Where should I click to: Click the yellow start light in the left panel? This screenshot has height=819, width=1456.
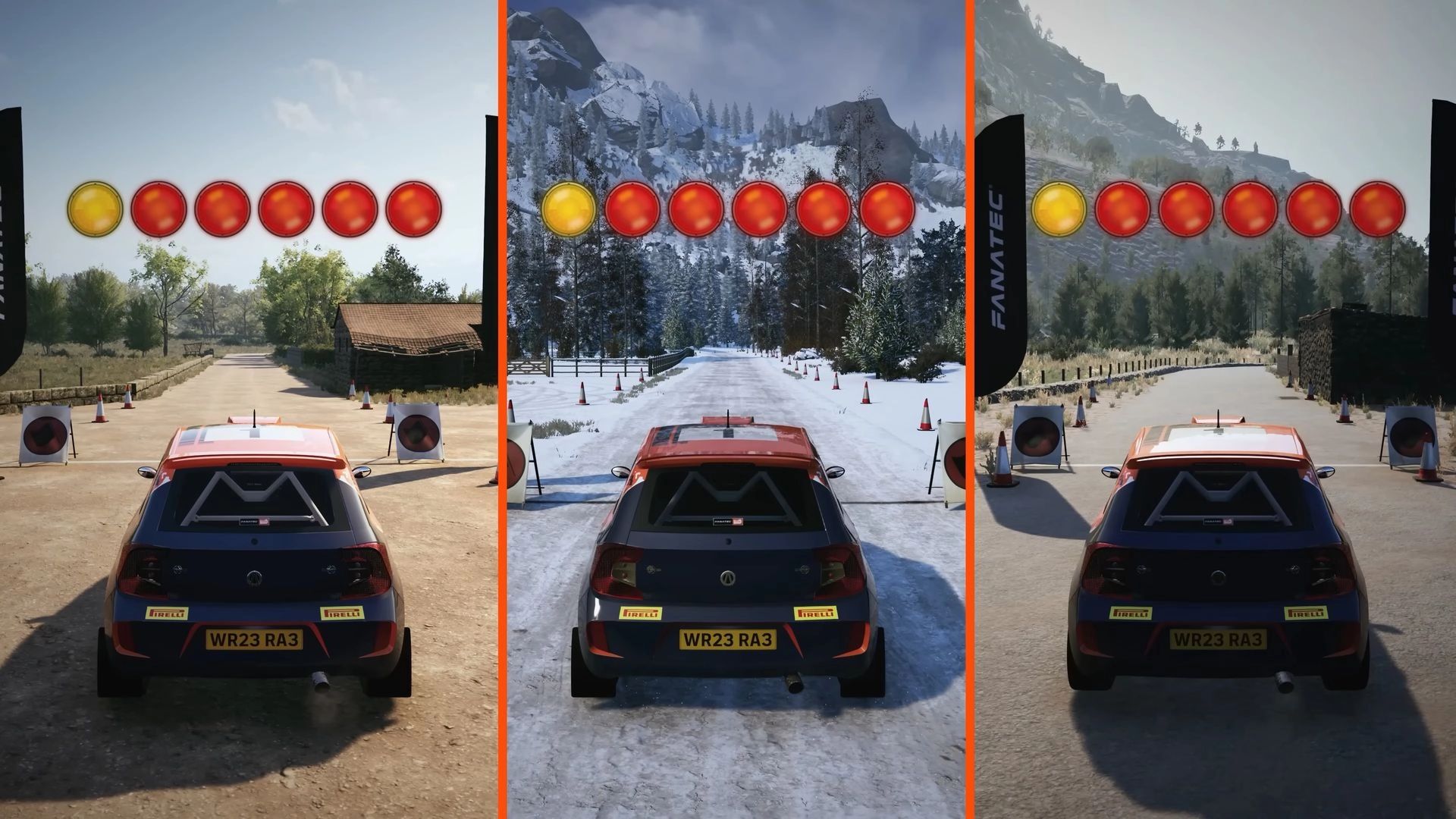95,211
